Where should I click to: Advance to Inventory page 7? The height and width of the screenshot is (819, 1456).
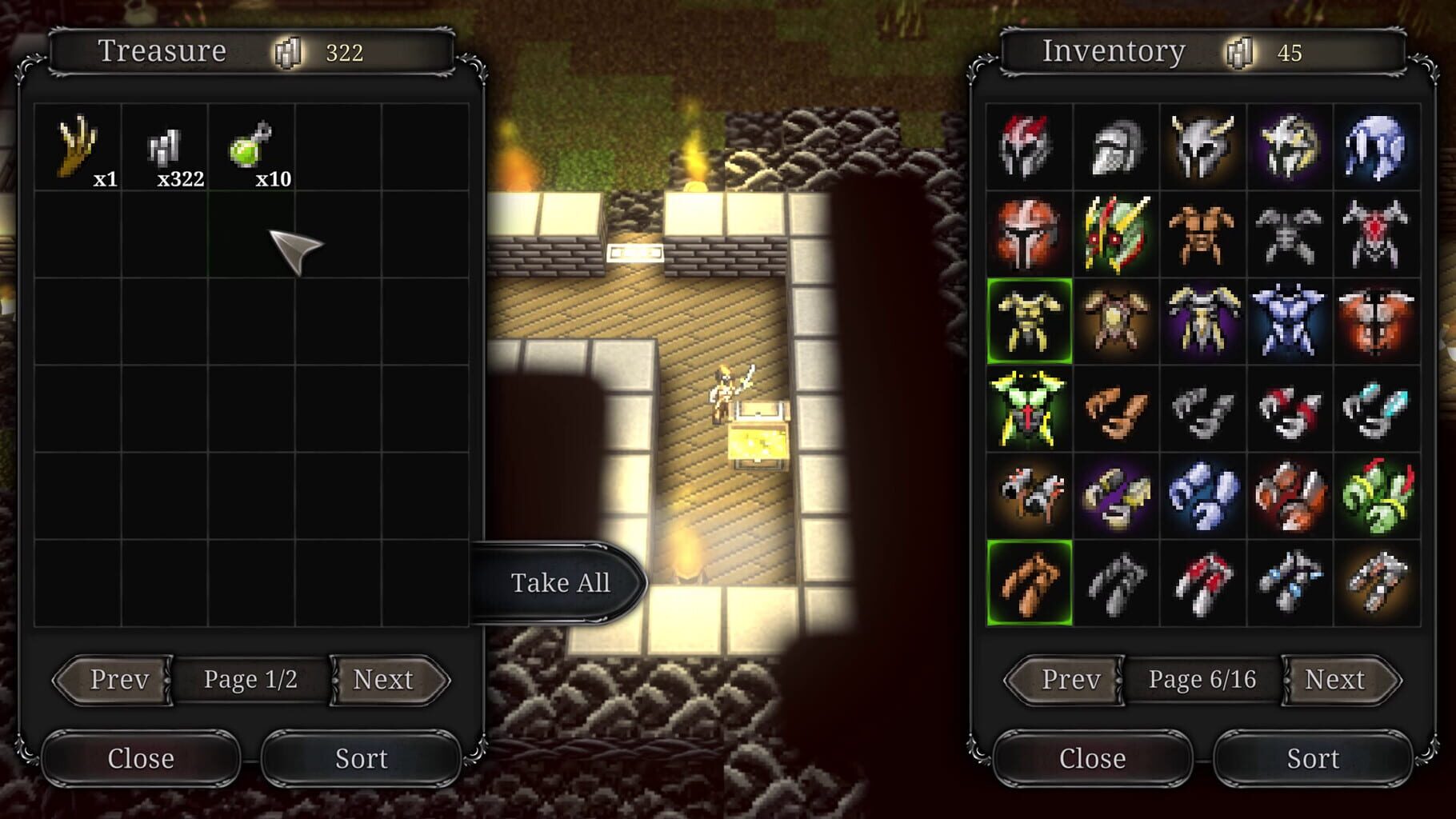click(x=1336, y=681)
